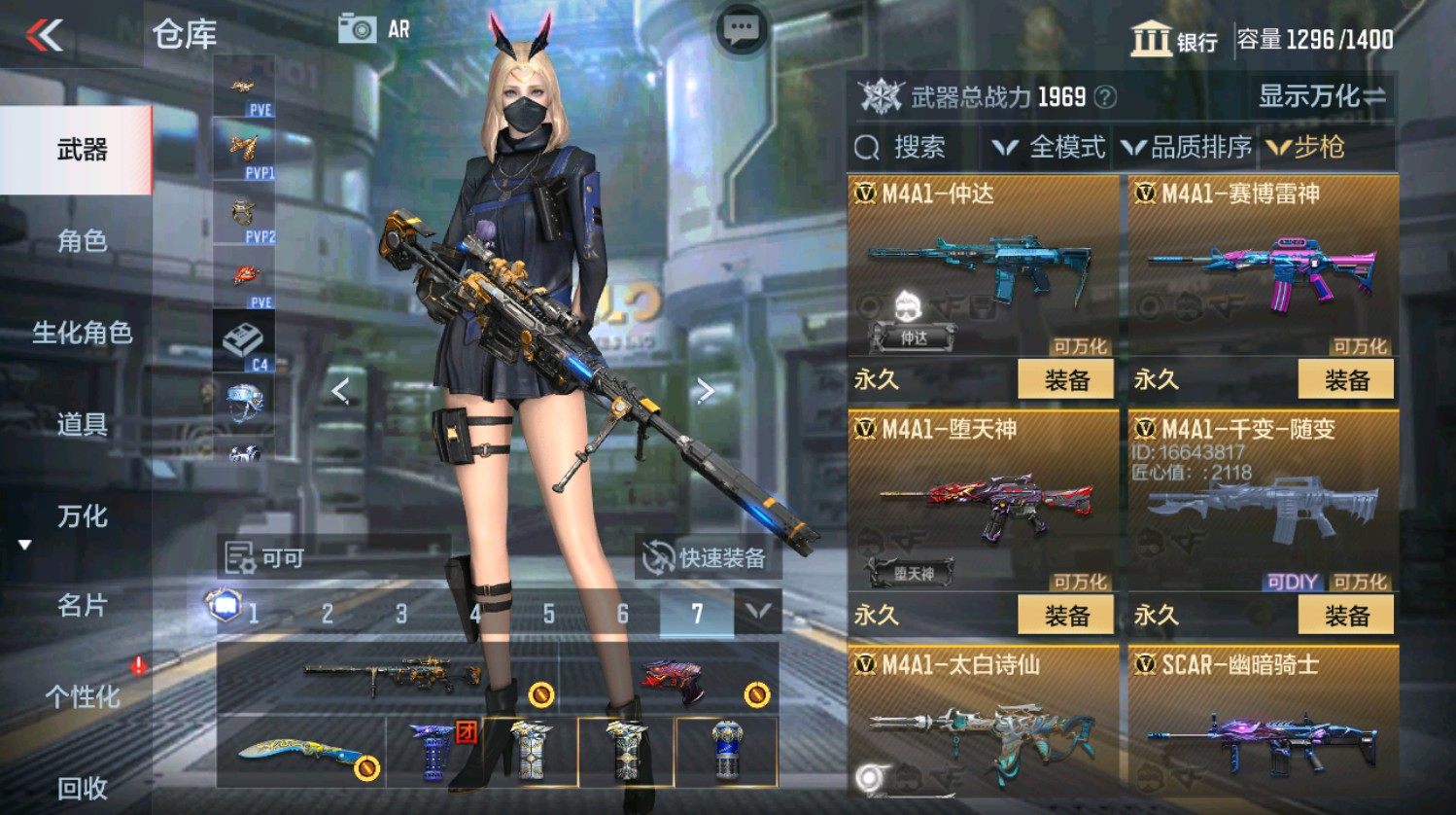Switch to loadout preset 7

(697, 614)
